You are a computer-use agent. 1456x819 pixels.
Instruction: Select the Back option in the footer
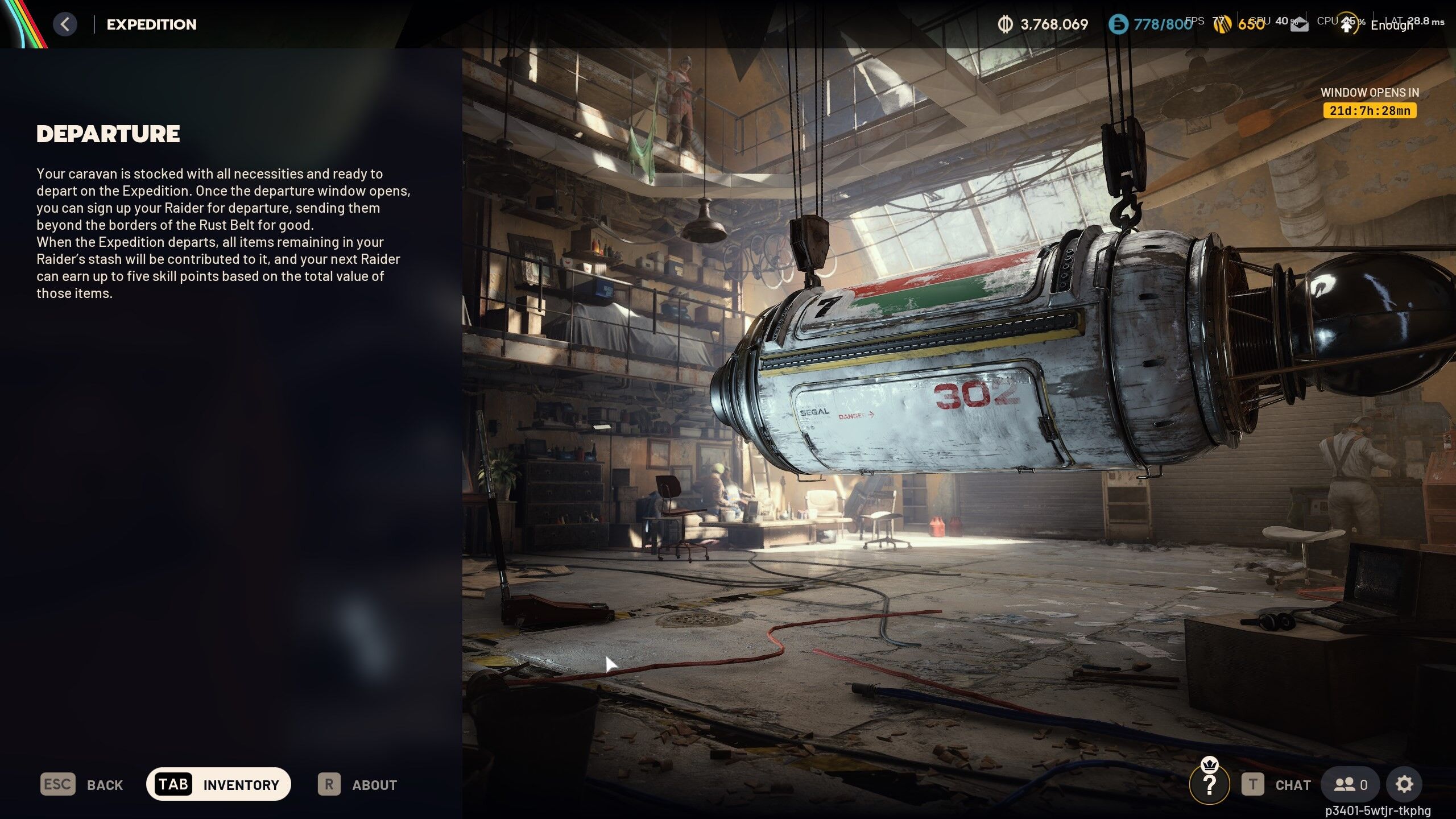pyautogui.click(x=82, y=785)
